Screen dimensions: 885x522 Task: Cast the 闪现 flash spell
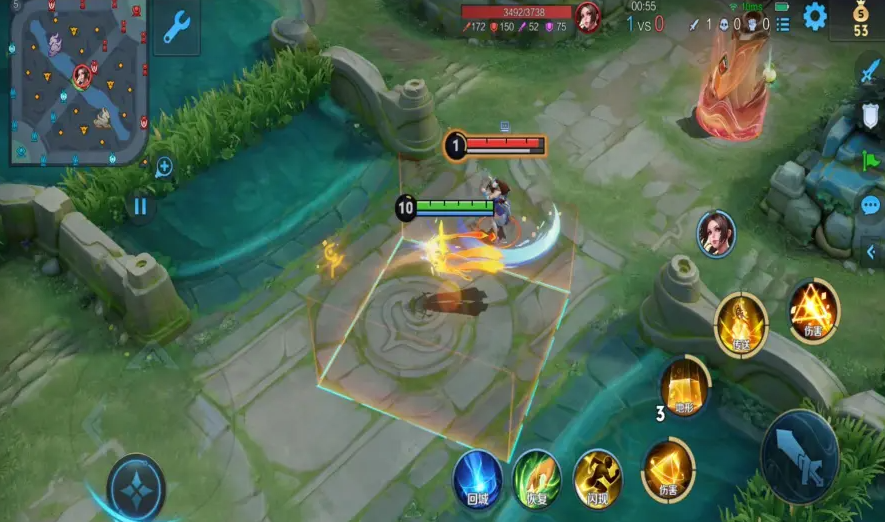coord(597,476)
